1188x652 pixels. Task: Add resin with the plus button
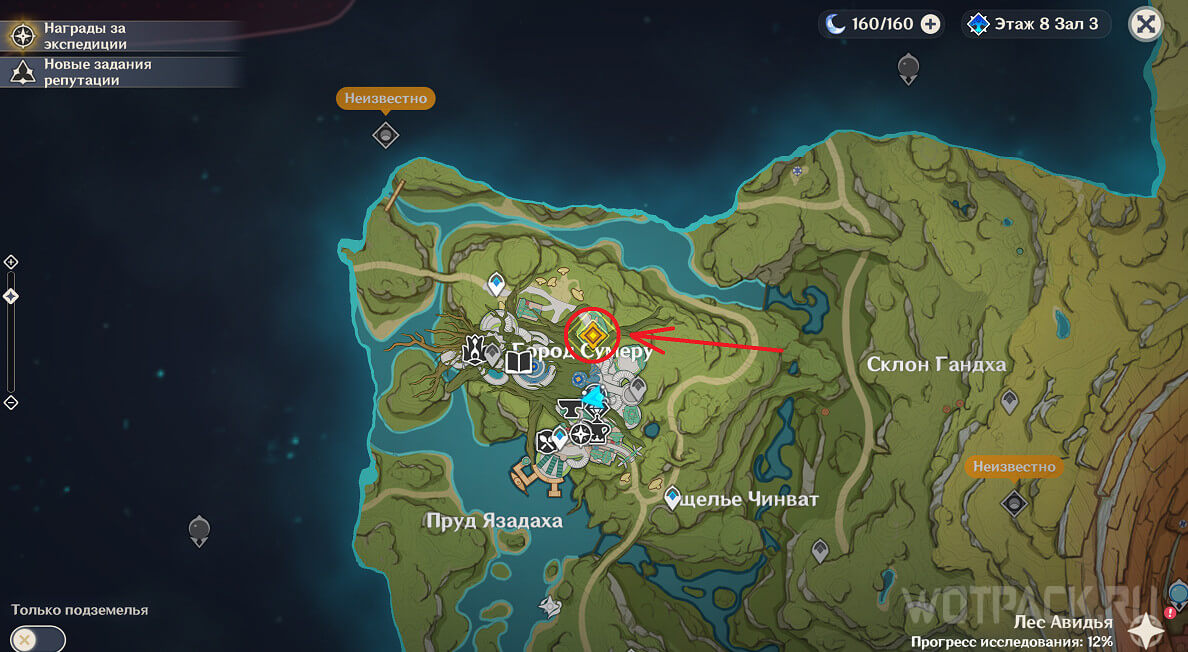point(930,24)
